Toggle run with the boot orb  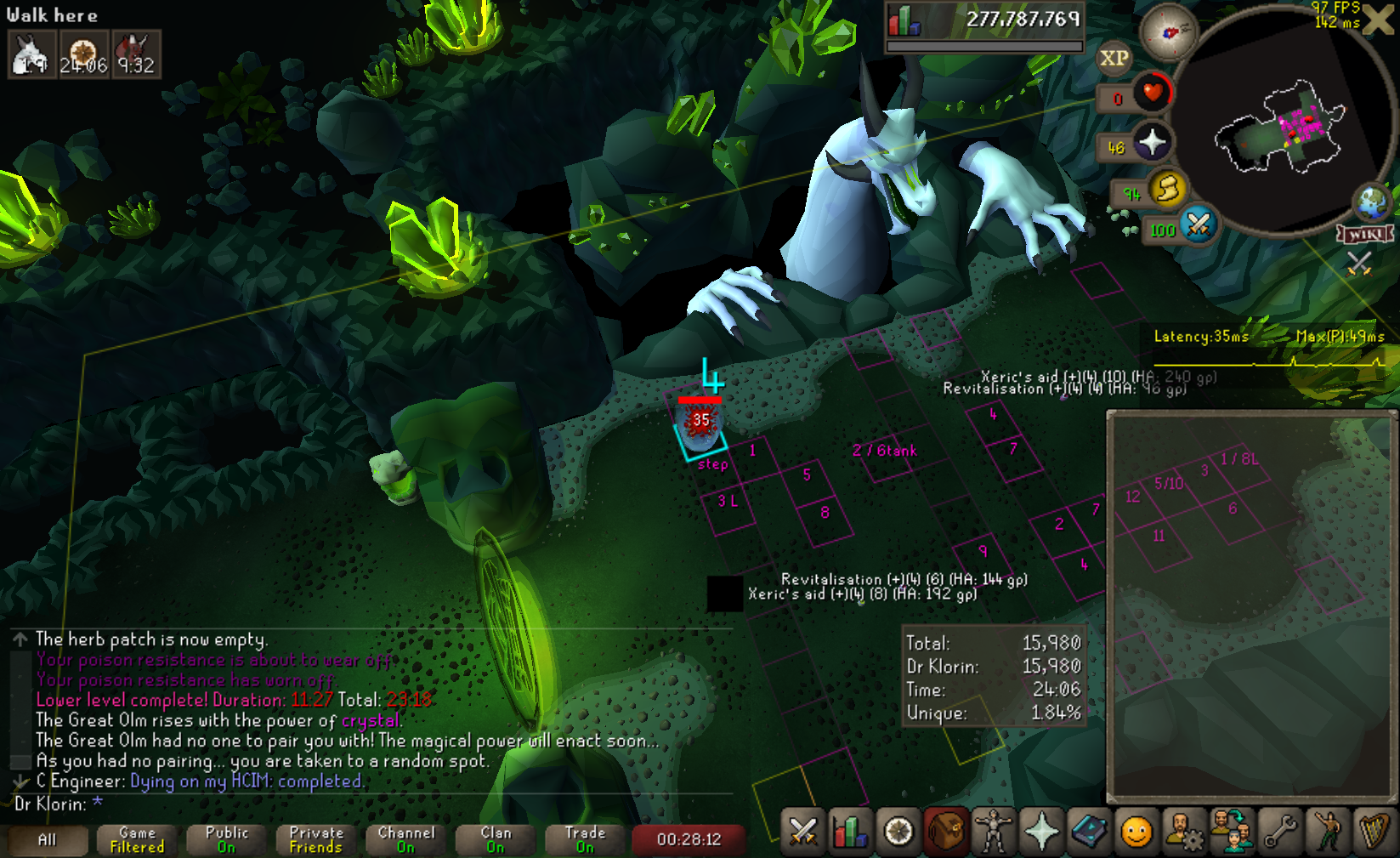pos(1168,188)
